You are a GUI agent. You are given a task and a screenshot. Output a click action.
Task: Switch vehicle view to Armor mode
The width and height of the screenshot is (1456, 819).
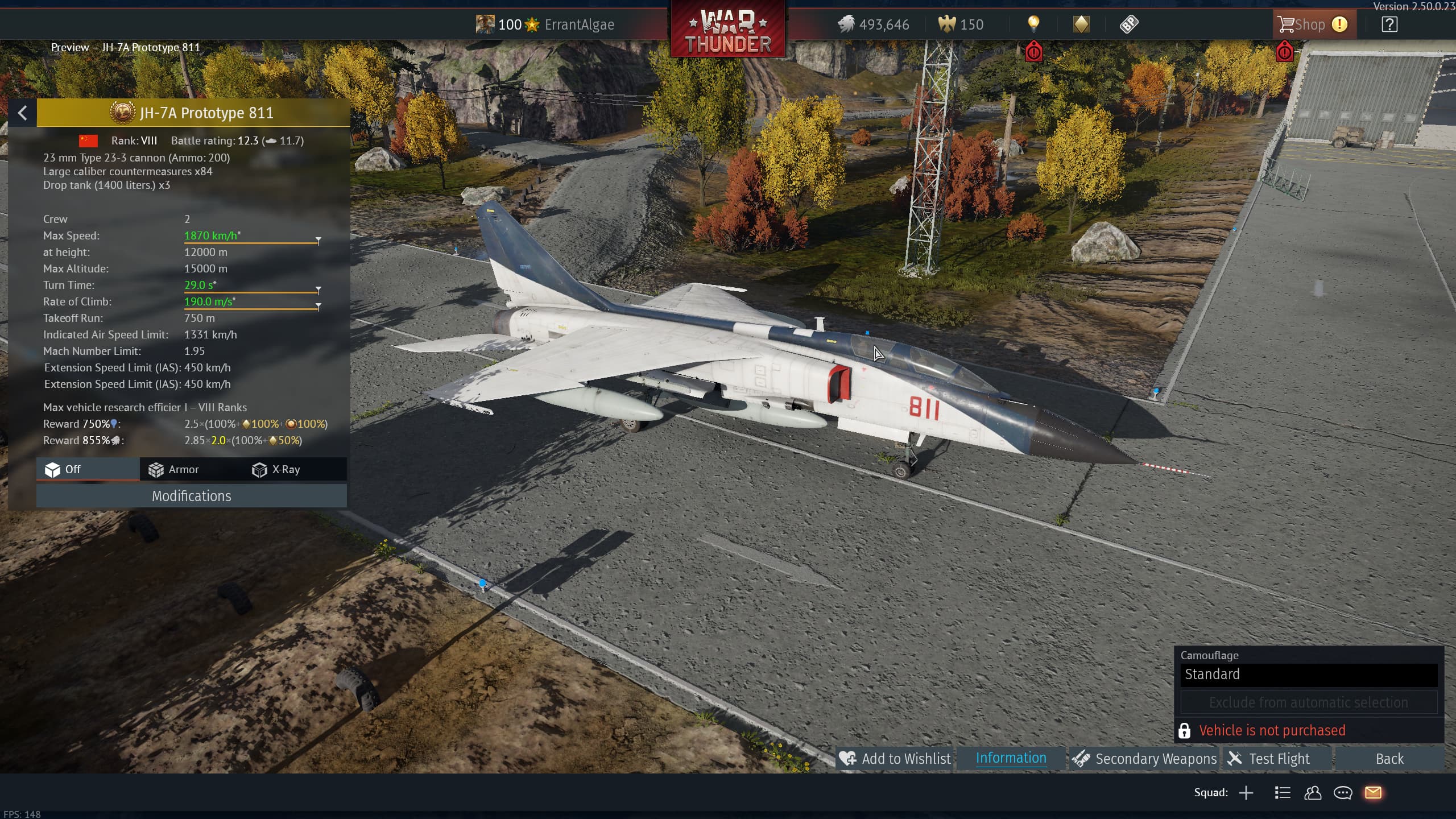173,470
